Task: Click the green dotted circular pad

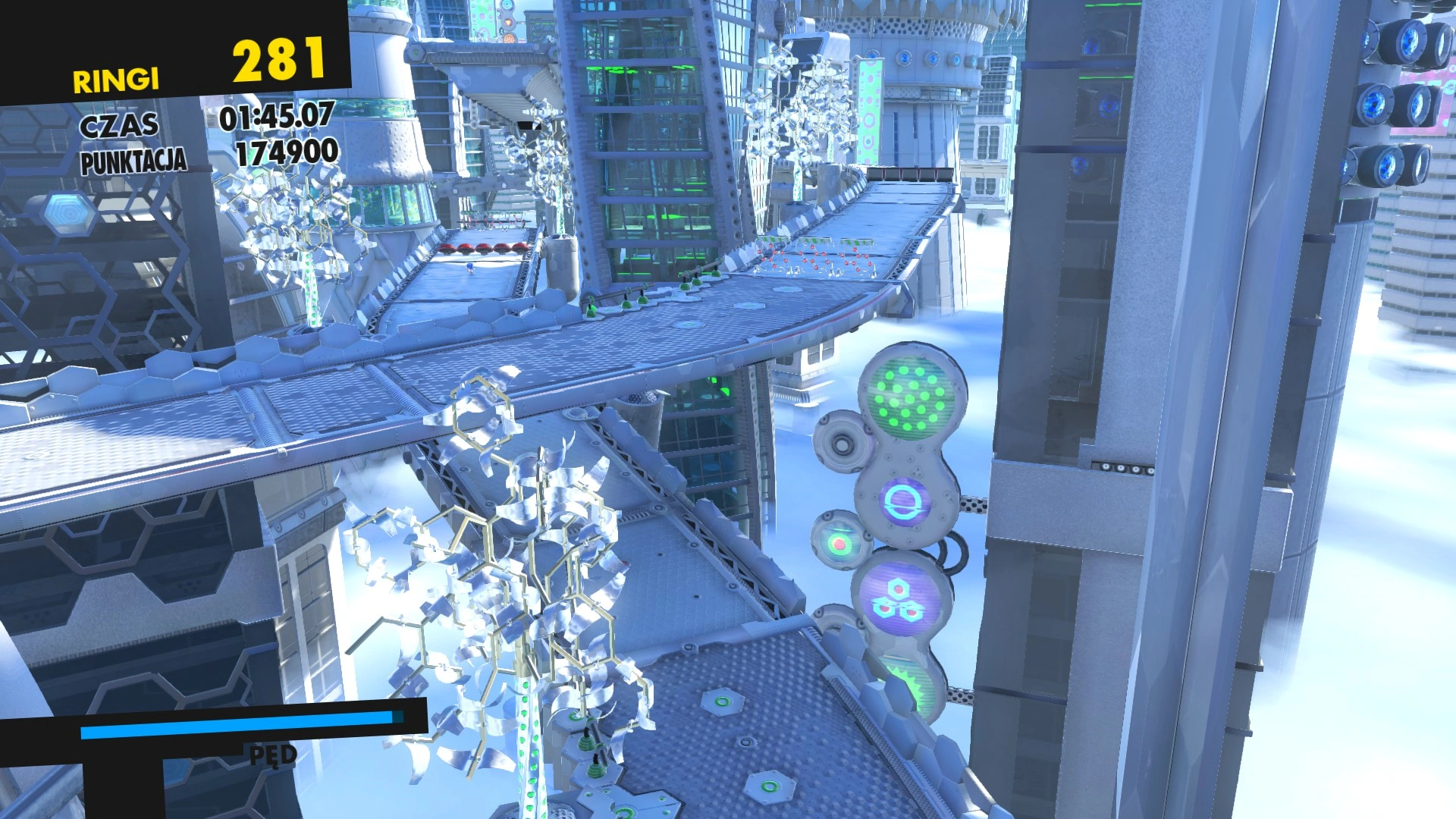Action: tap(909, 398)
